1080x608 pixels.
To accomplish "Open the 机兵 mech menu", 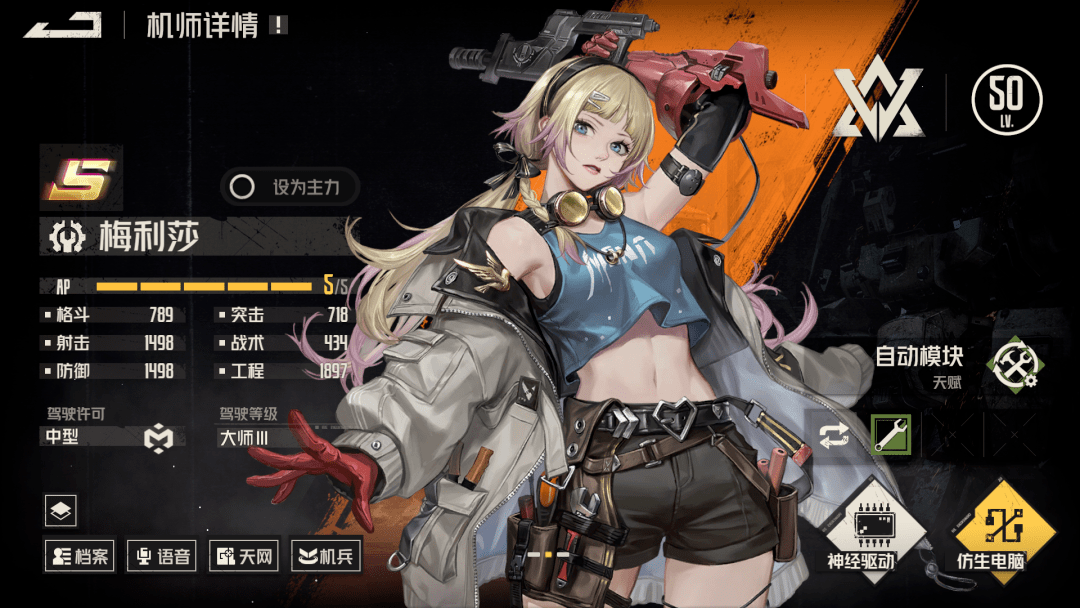I will (x=325, y=555).
